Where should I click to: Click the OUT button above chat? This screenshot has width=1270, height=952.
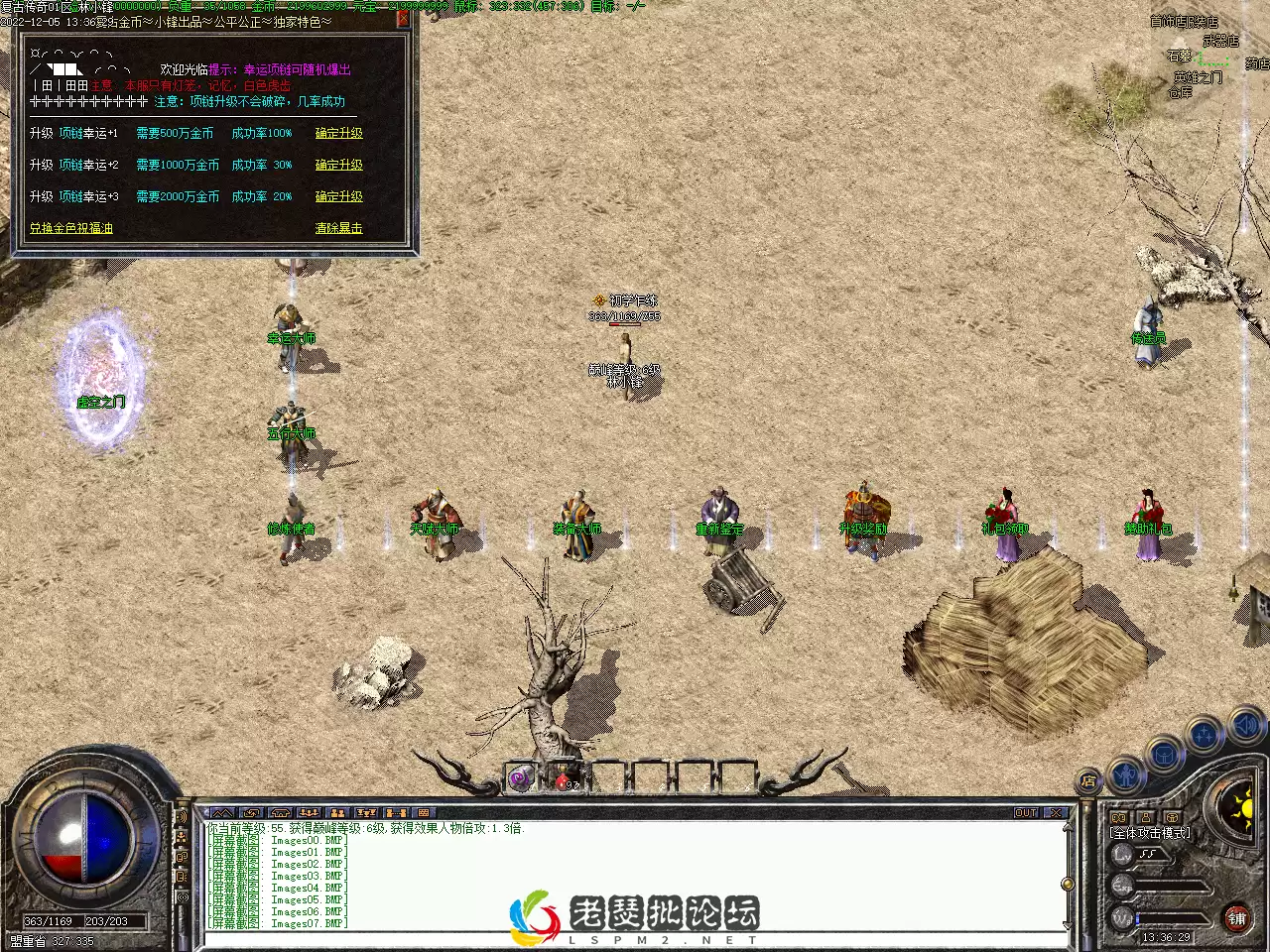1026,812
